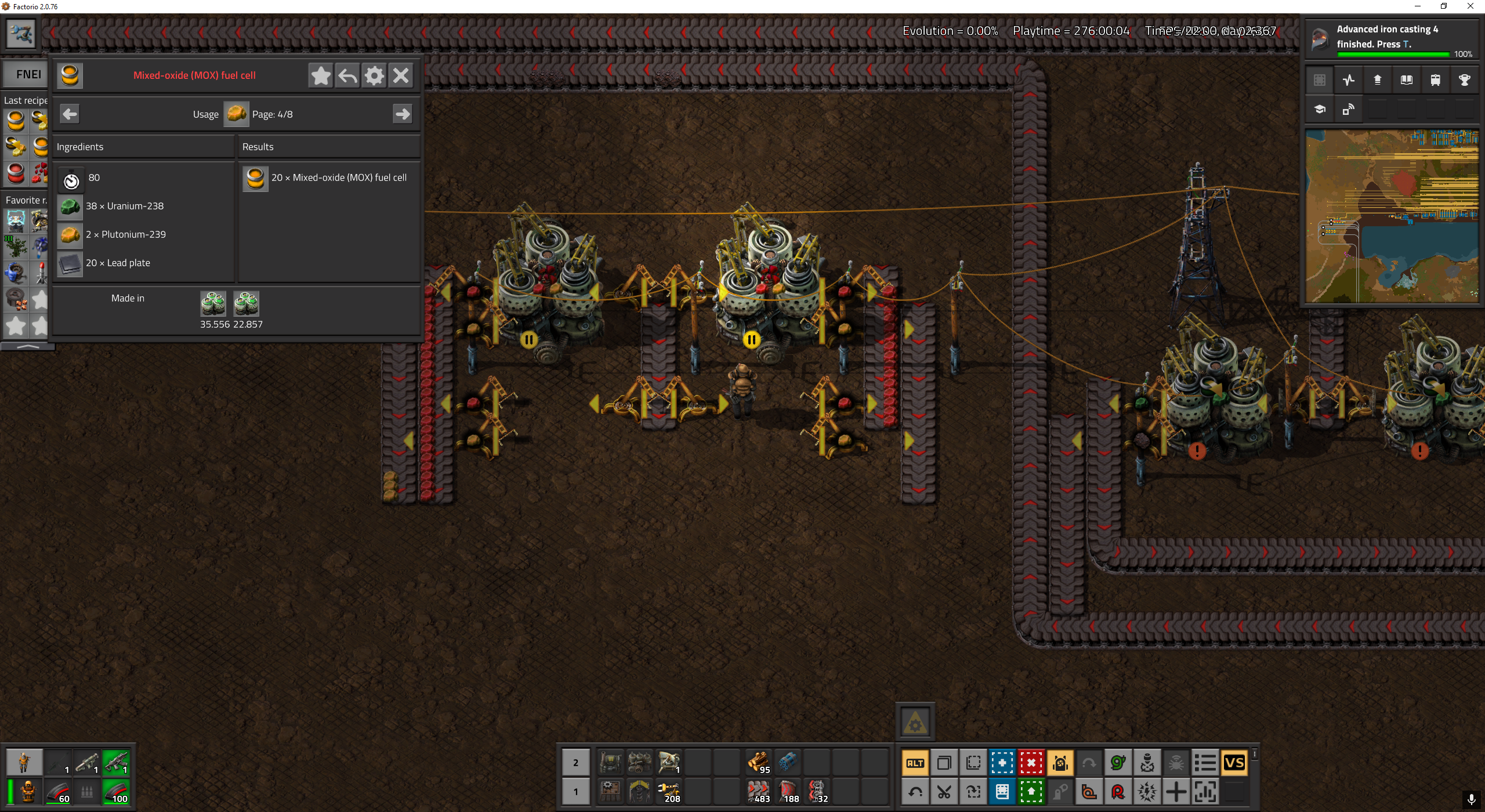Screen dimensions: 1485x812
Task: Go back to the previous recipe view
Action: (347, 75)
